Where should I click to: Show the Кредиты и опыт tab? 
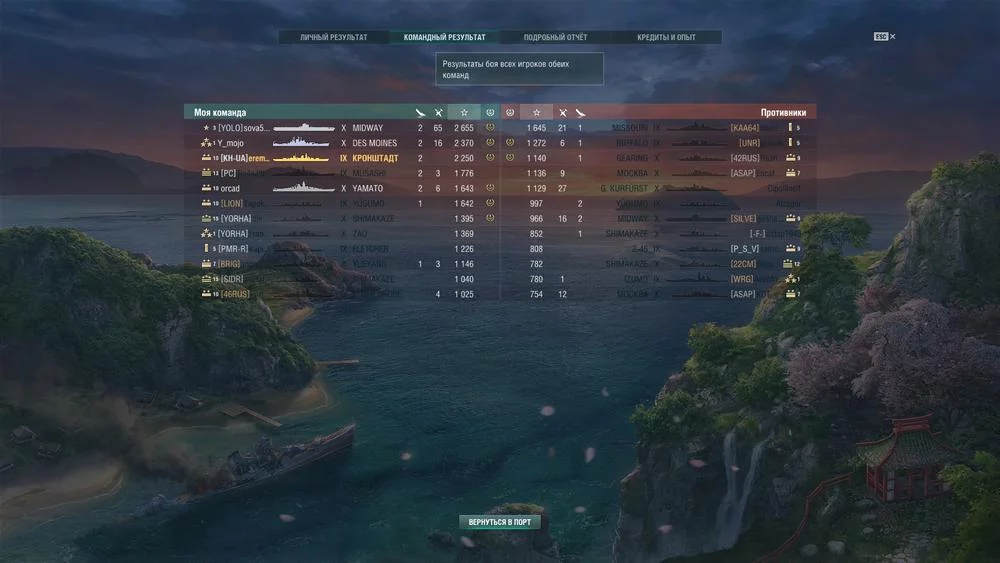click(x=666, y=38)
